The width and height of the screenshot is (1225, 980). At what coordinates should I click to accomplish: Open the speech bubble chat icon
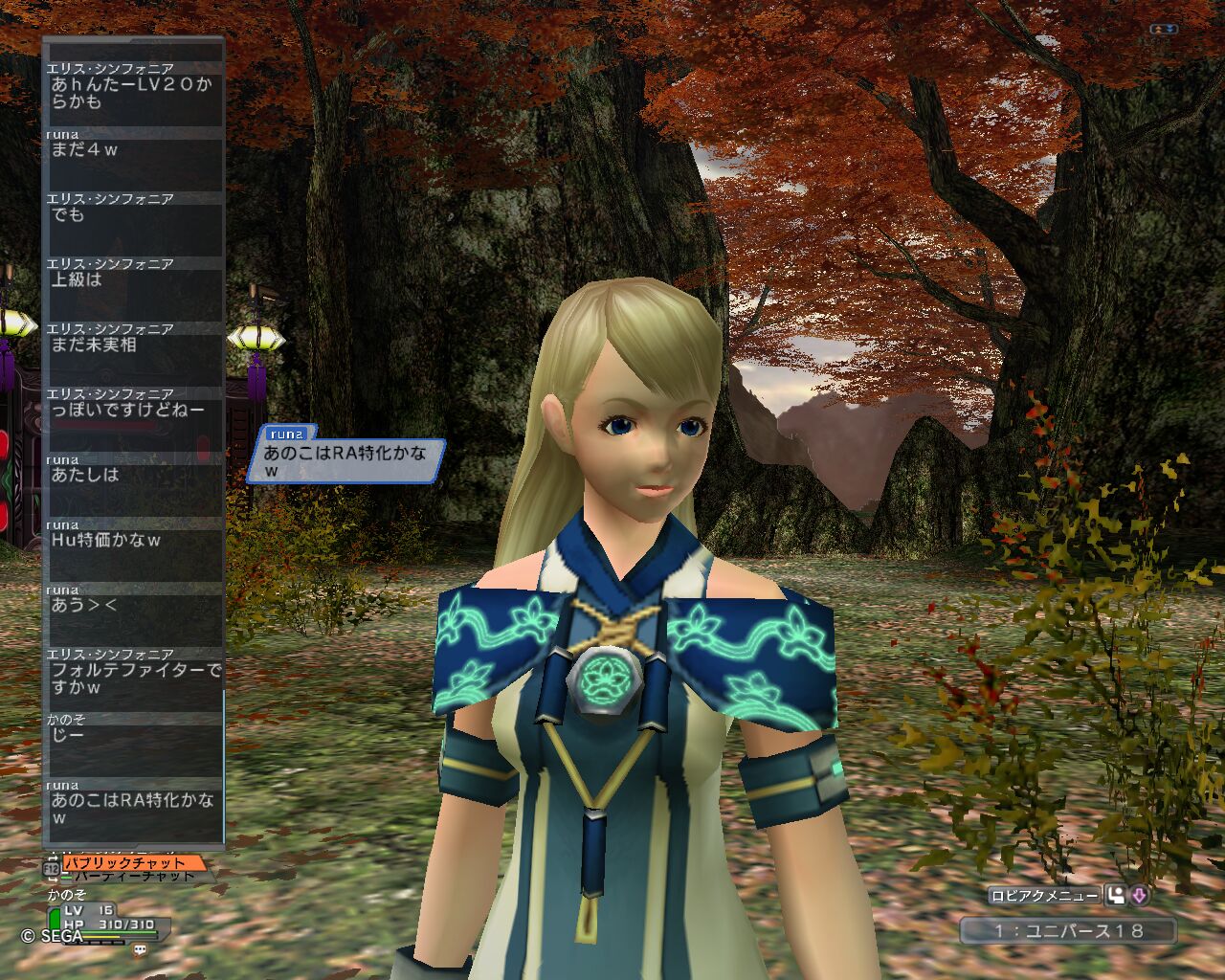pos(140,950)
